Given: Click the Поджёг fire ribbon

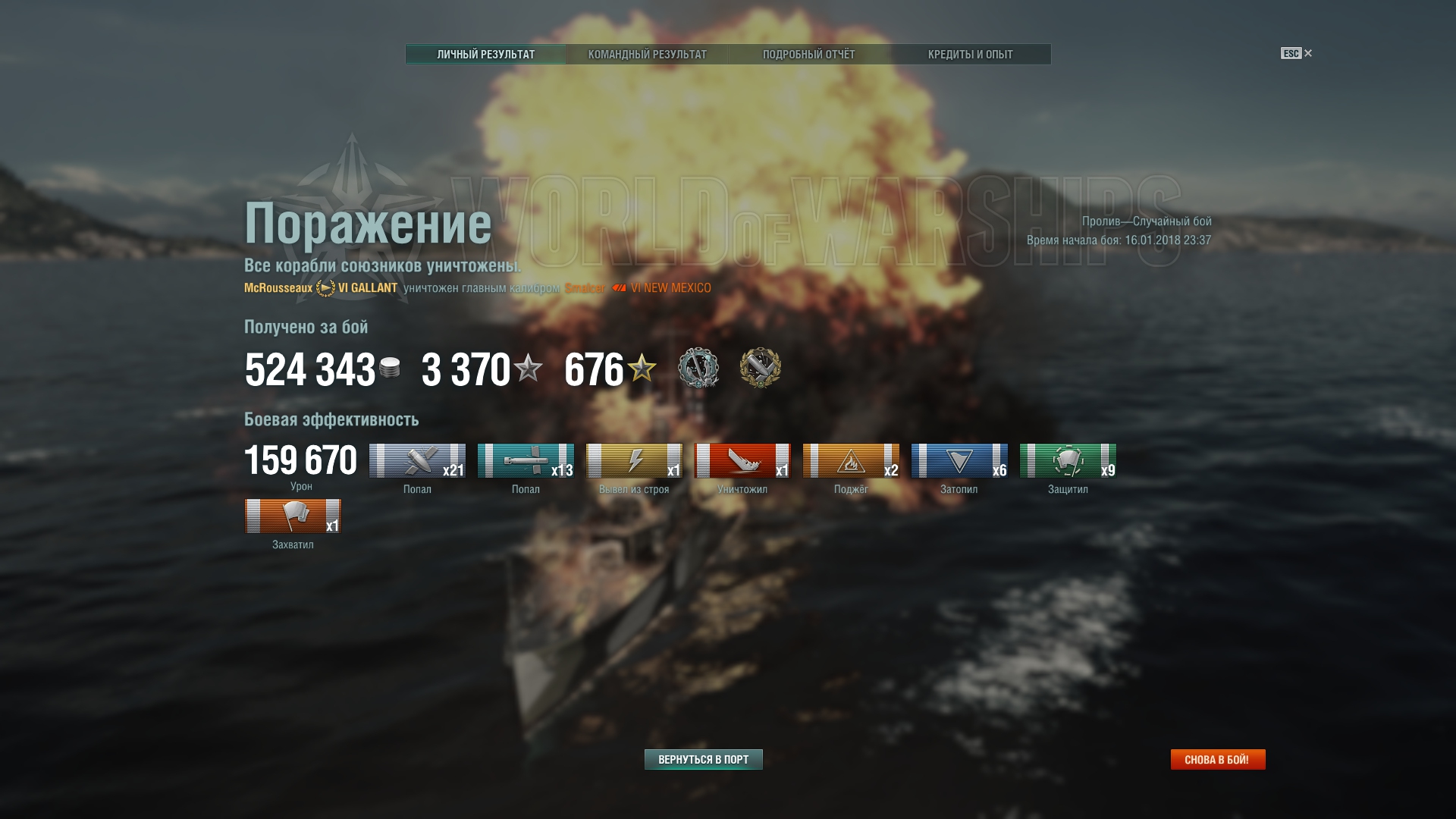Looking at the screenshot, I should [851, 461].
